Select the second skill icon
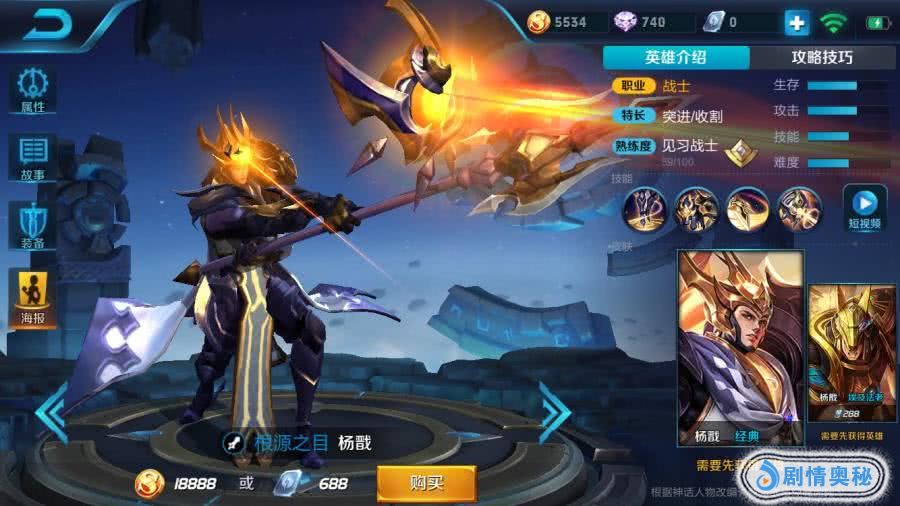 695,209
